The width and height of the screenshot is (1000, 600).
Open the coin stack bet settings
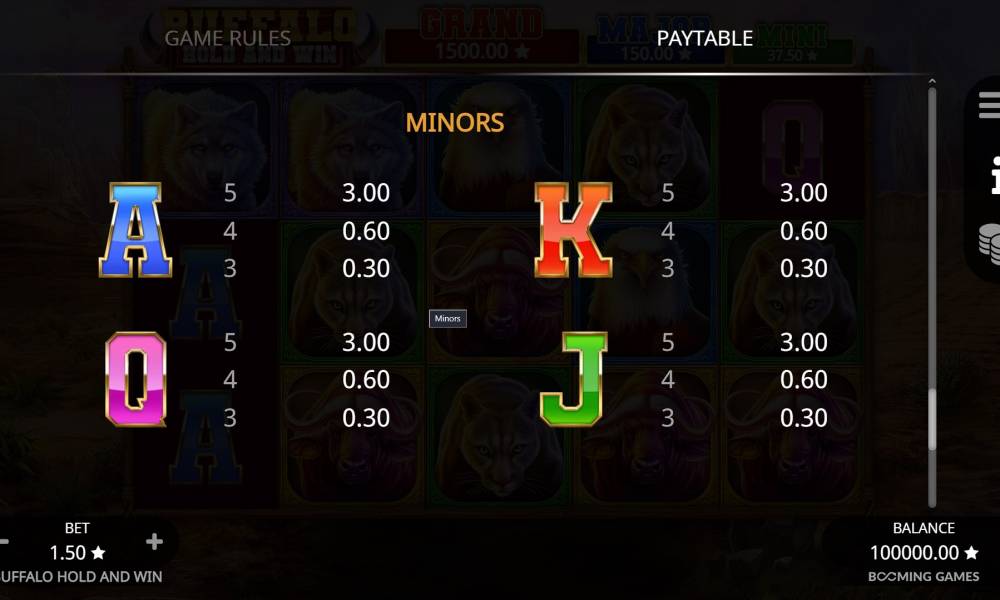point(989,243)
